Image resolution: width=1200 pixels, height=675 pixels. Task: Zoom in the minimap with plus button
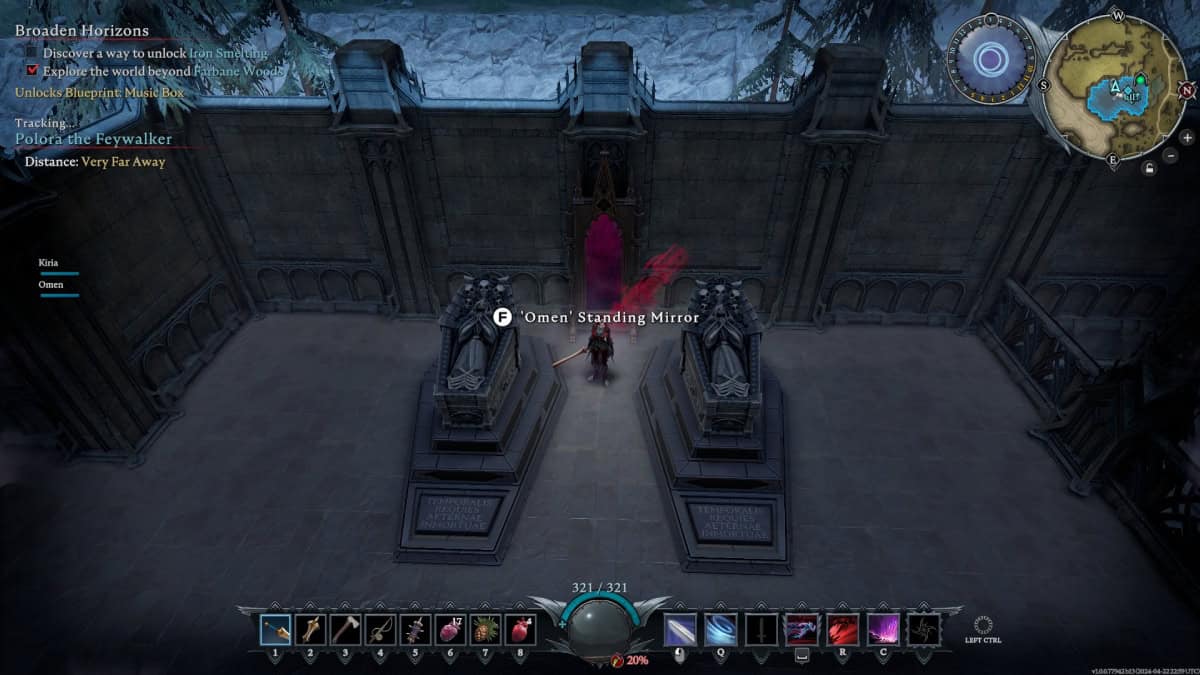pos(1187,137)
